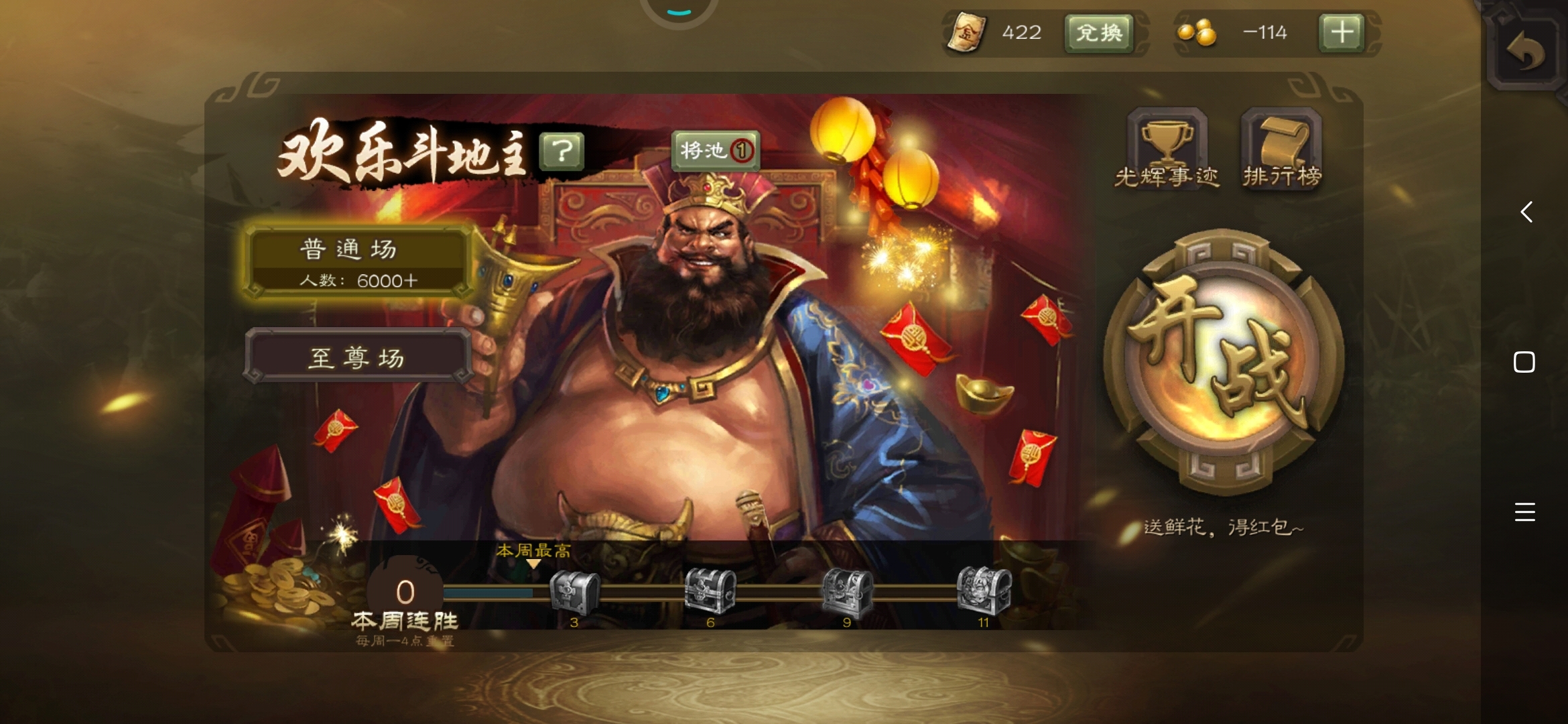Screen dimensions: 1568x724
Task: Click the 兑换 exchange button
Action: 1099,32
